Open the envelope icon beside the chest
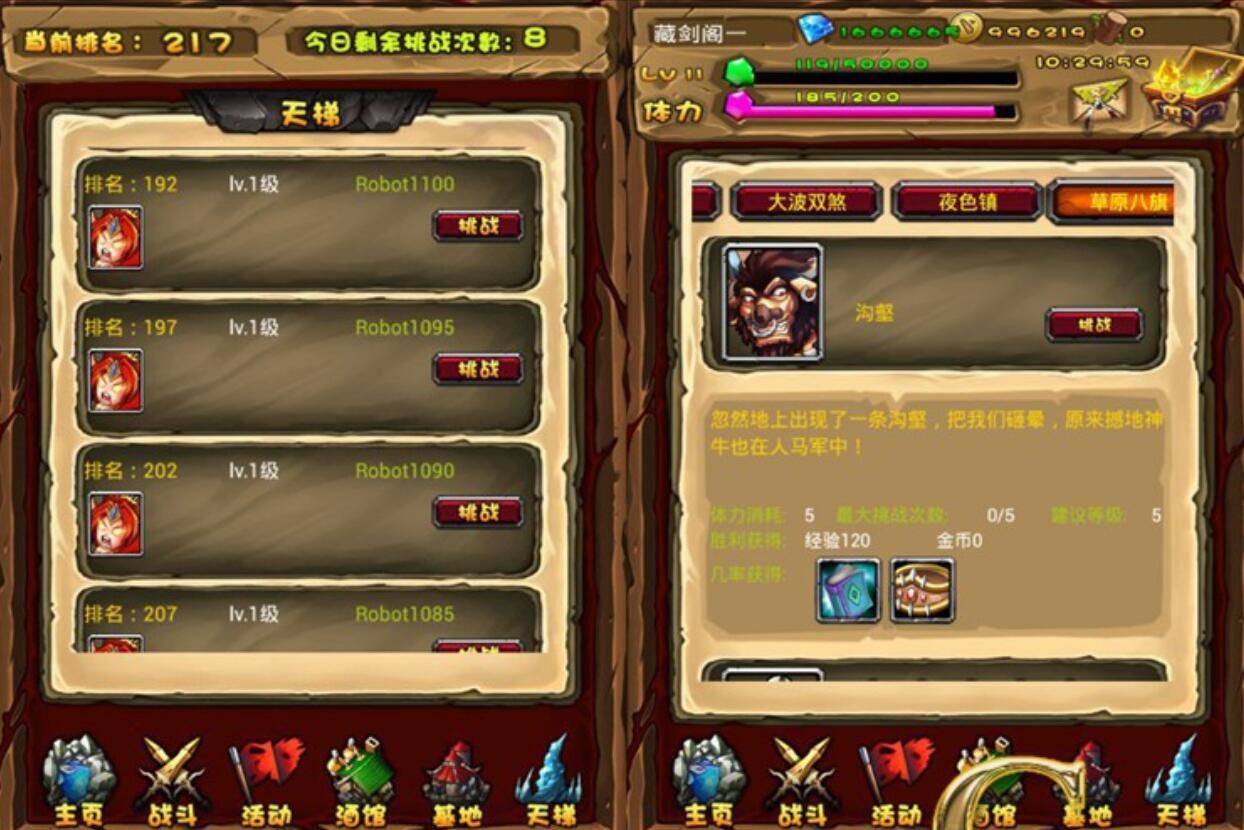 coord(1099,101)
